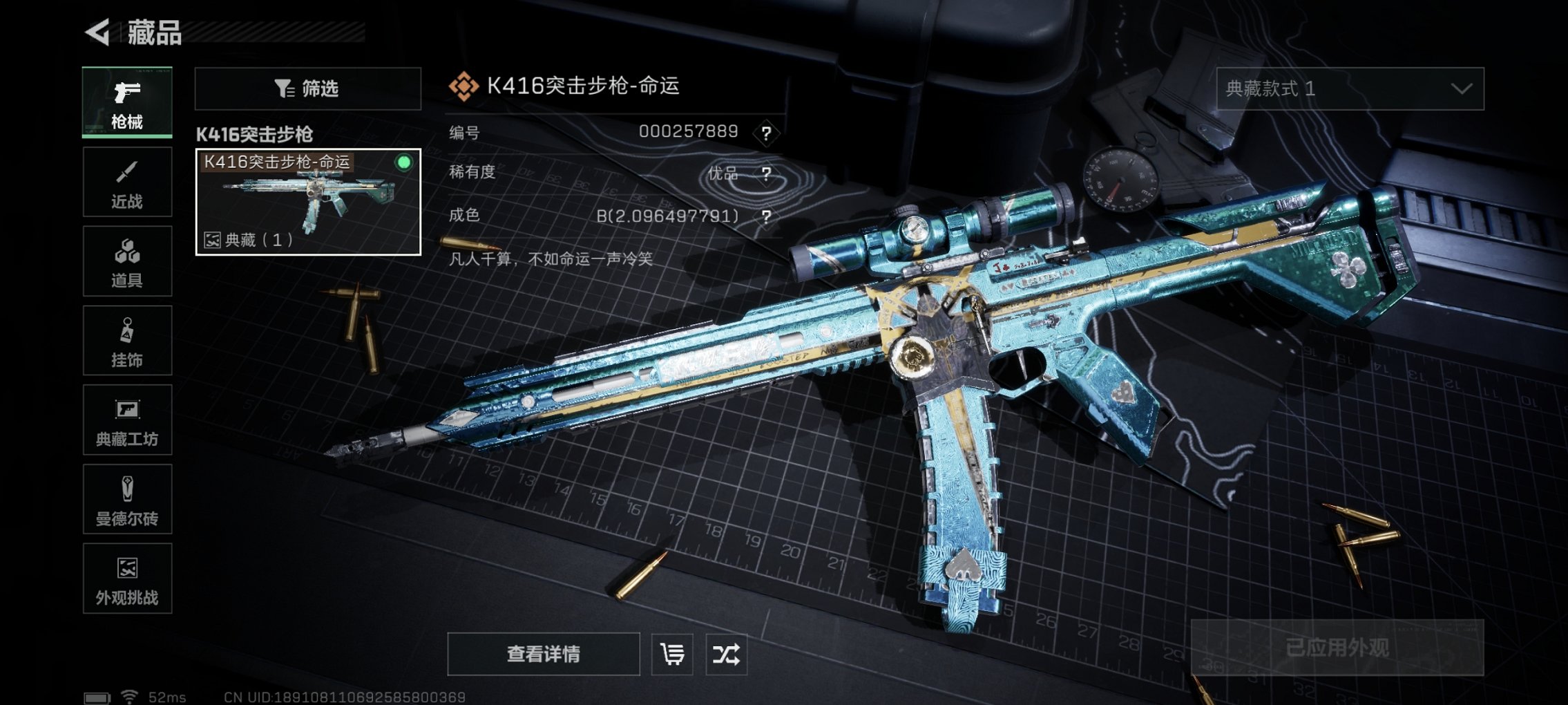Show the 稀有度 rarity help tooltip
The height and width of the screenshot is (705, 1568).
tap(766, 173)
